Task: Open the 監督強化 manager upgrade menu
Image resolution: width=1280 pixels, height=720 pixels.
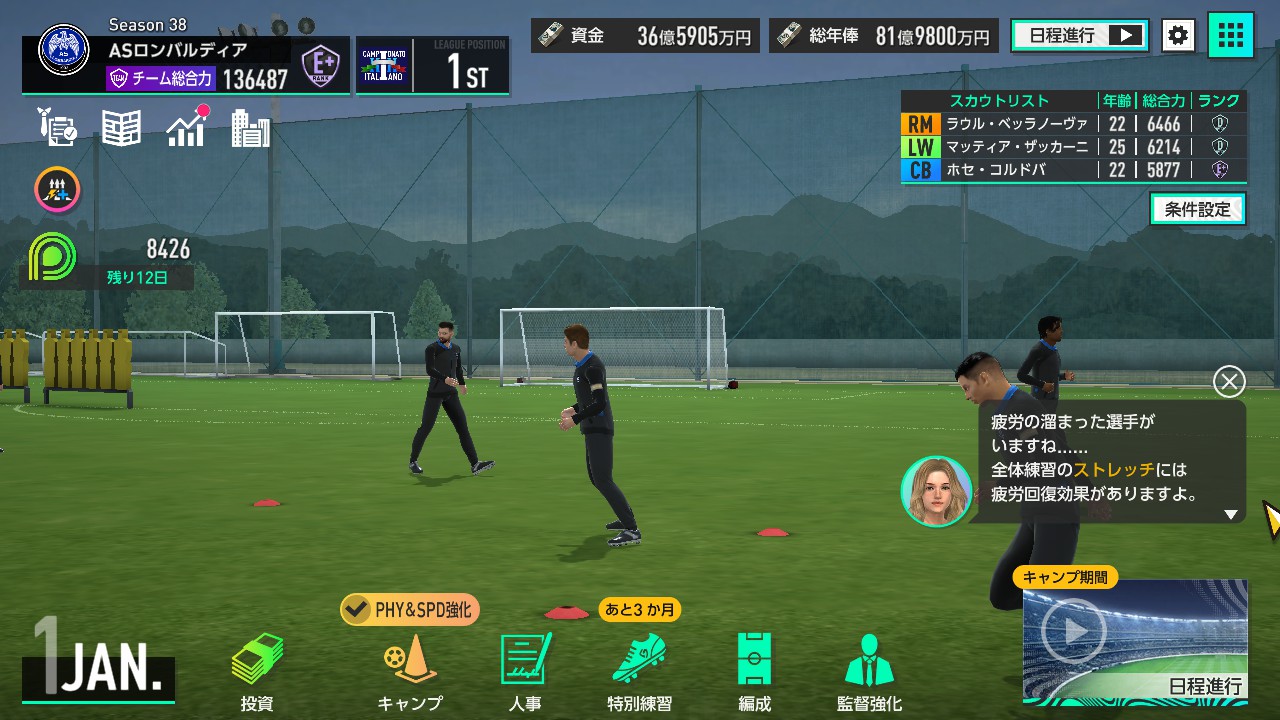Action: [x=869, y=671]
